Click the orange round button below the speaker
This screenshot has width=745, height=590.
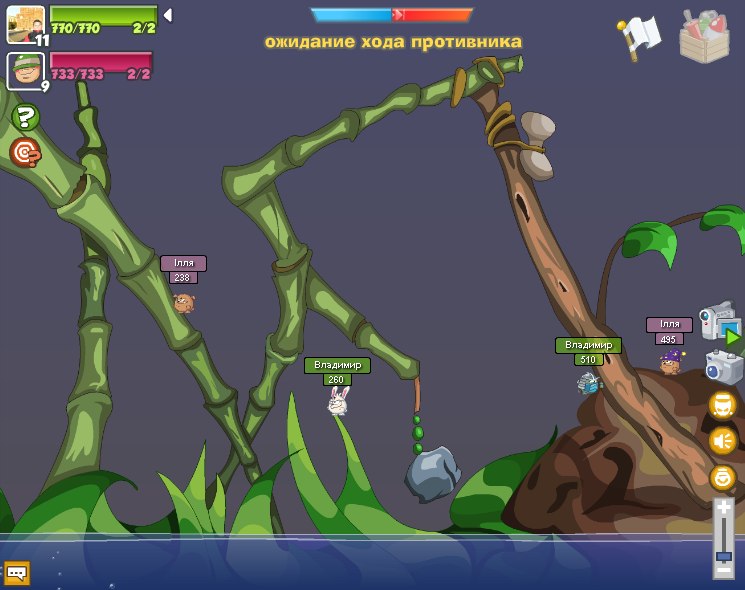coord(722,477)
